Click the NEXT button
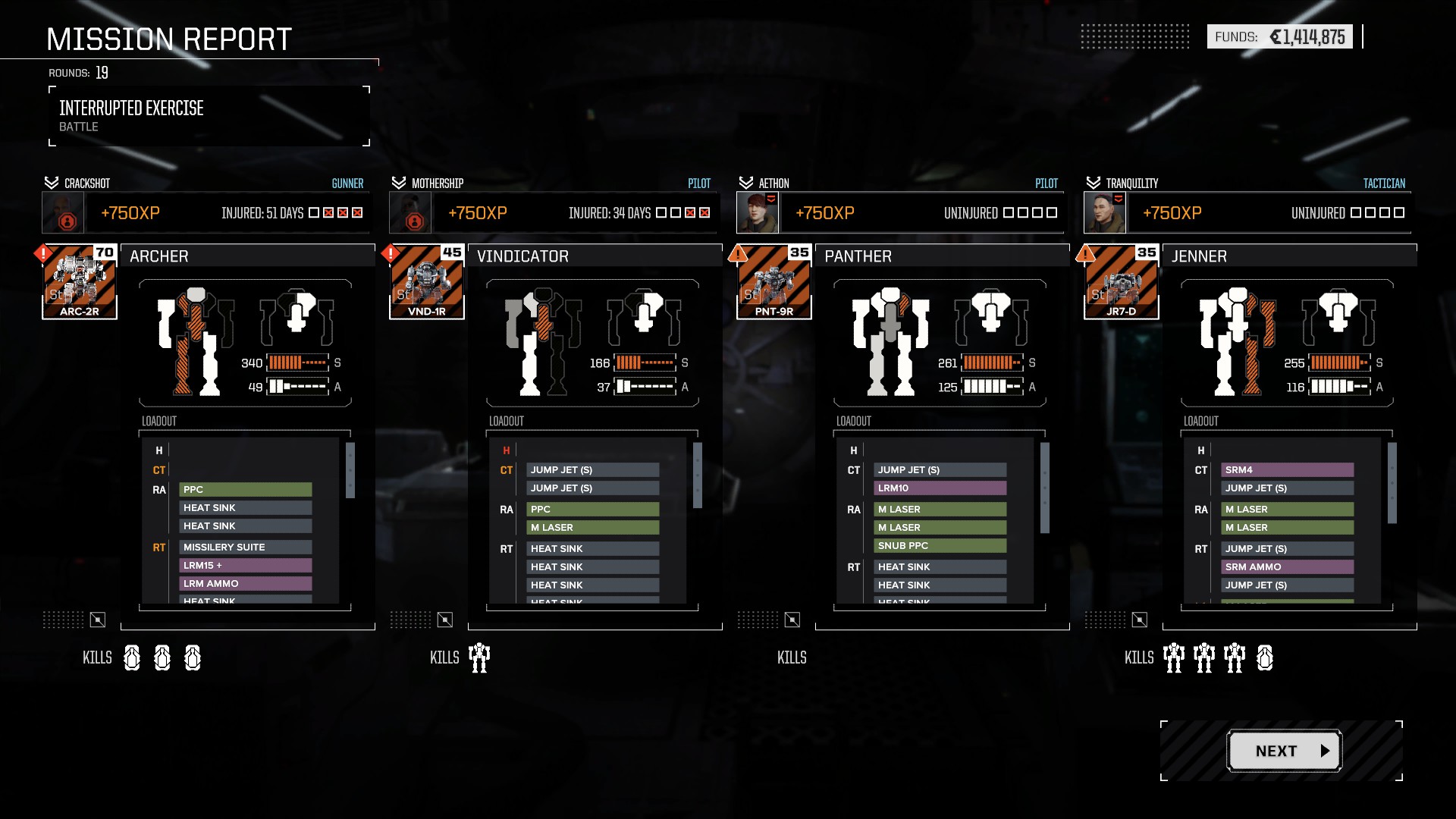Image resolution: width=1456 pixels, height=819 pixels. 1285,751
